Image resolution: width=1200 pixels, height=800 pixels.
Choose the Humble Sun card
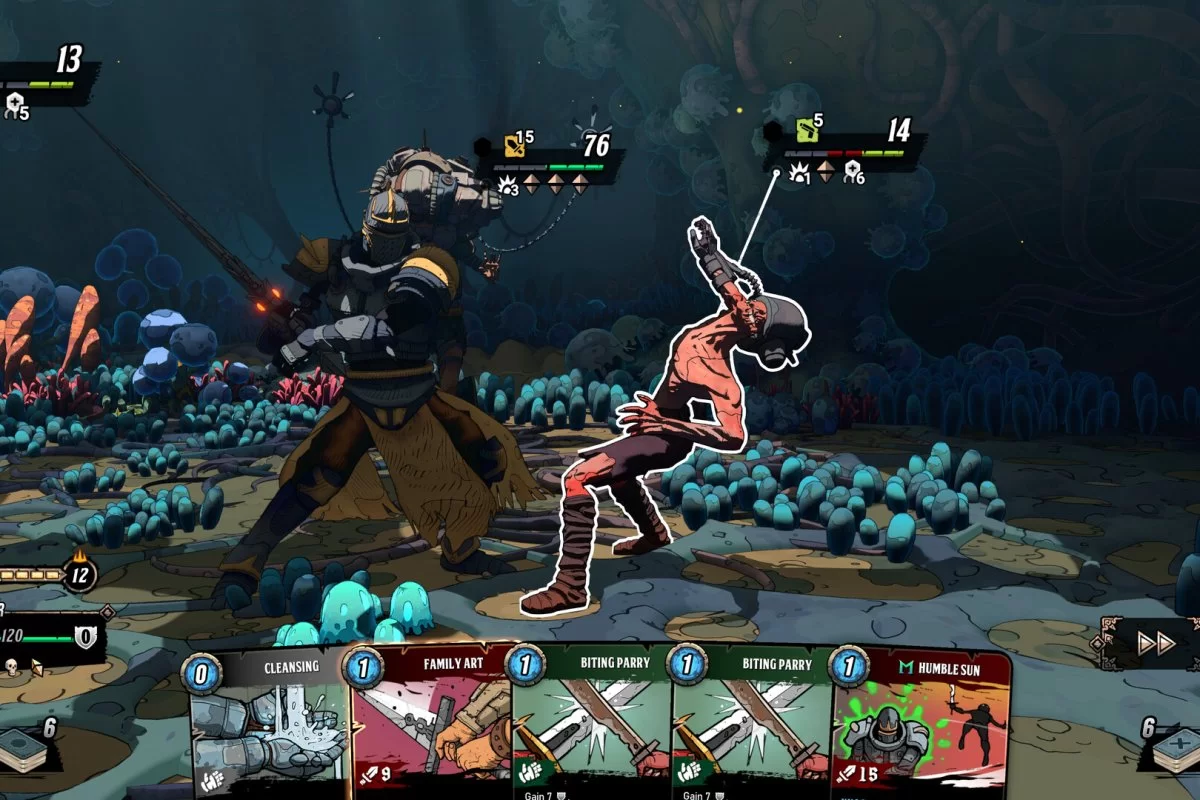[x=920, y=725]
